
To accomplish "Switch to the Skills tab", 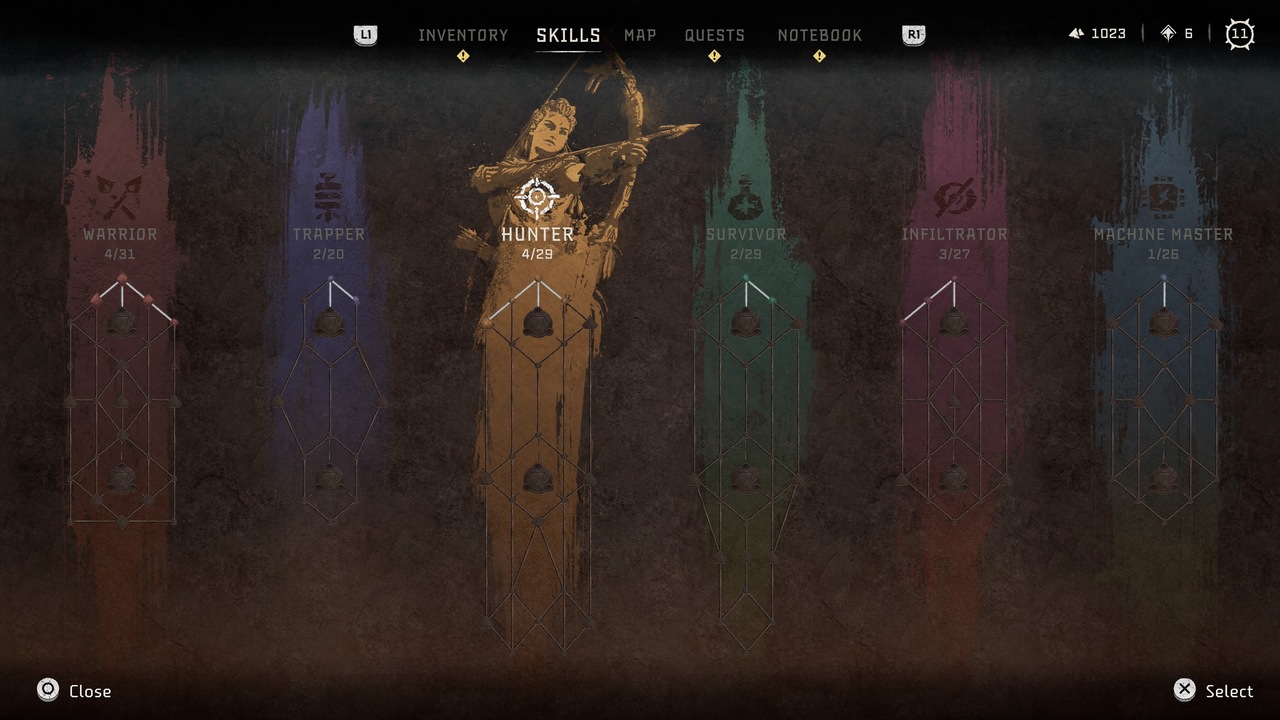I will point(568,35).
